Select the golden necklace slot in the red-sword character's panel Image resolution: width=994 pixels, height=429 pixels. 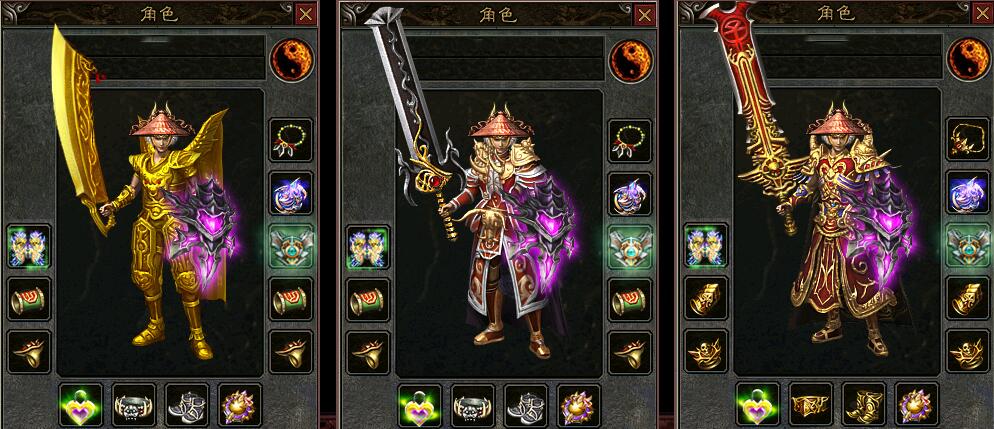(x=968, y=140)
